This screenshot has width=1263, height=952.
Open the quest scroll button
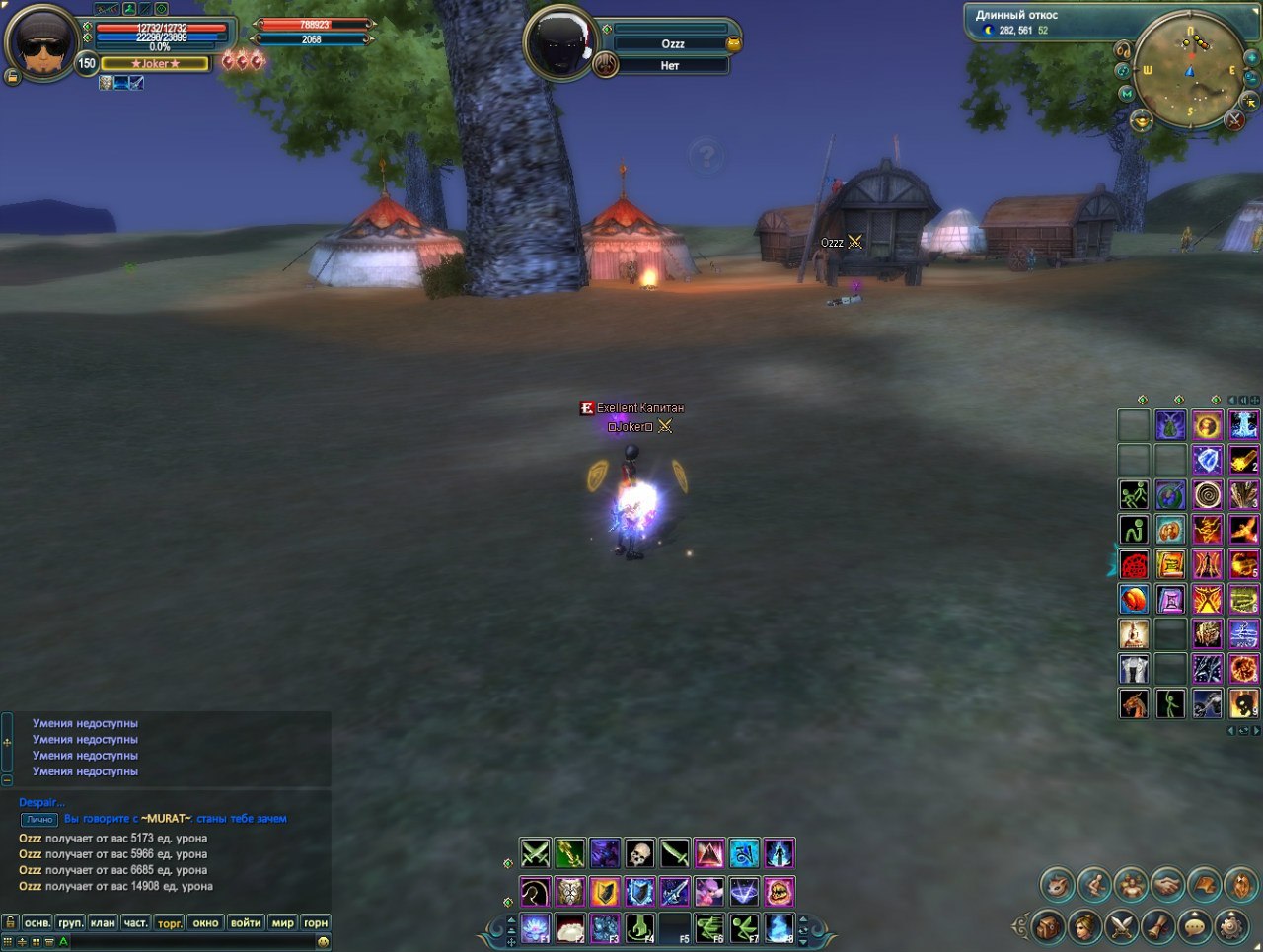(1158, 926)
